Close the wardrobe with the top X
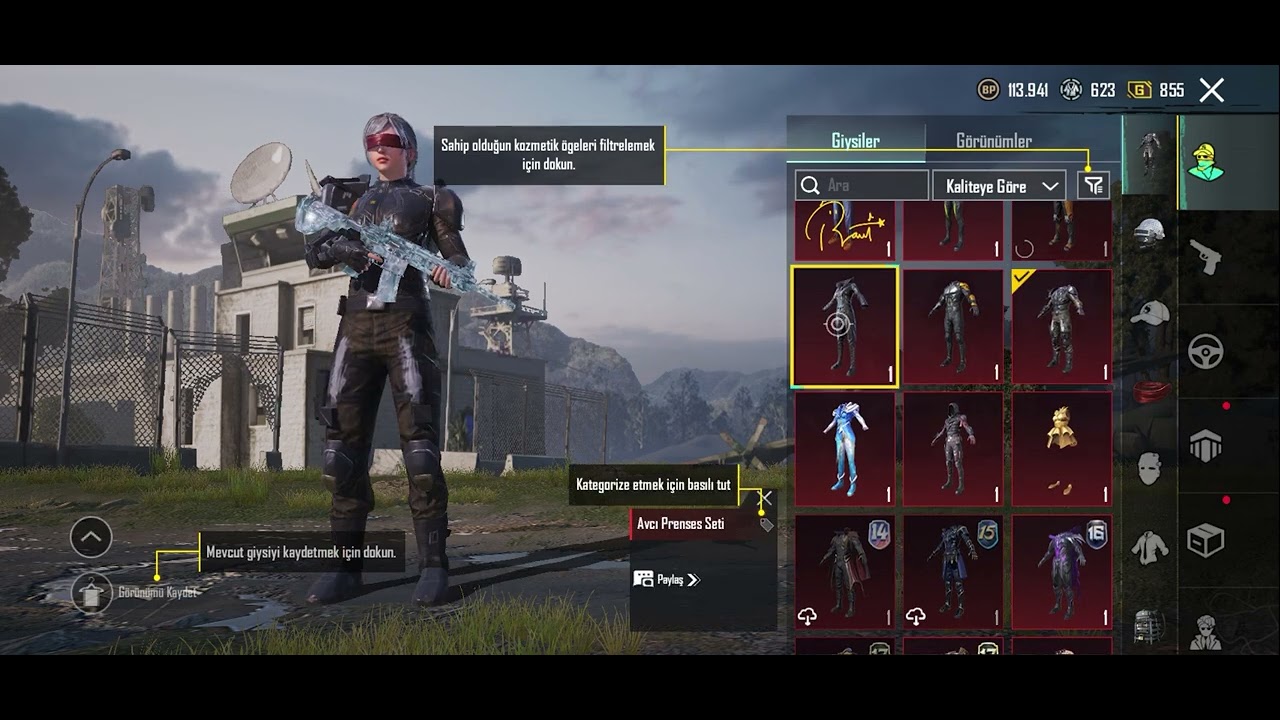The height and width of the screenshot is (720, 1280). [1212, 91]
